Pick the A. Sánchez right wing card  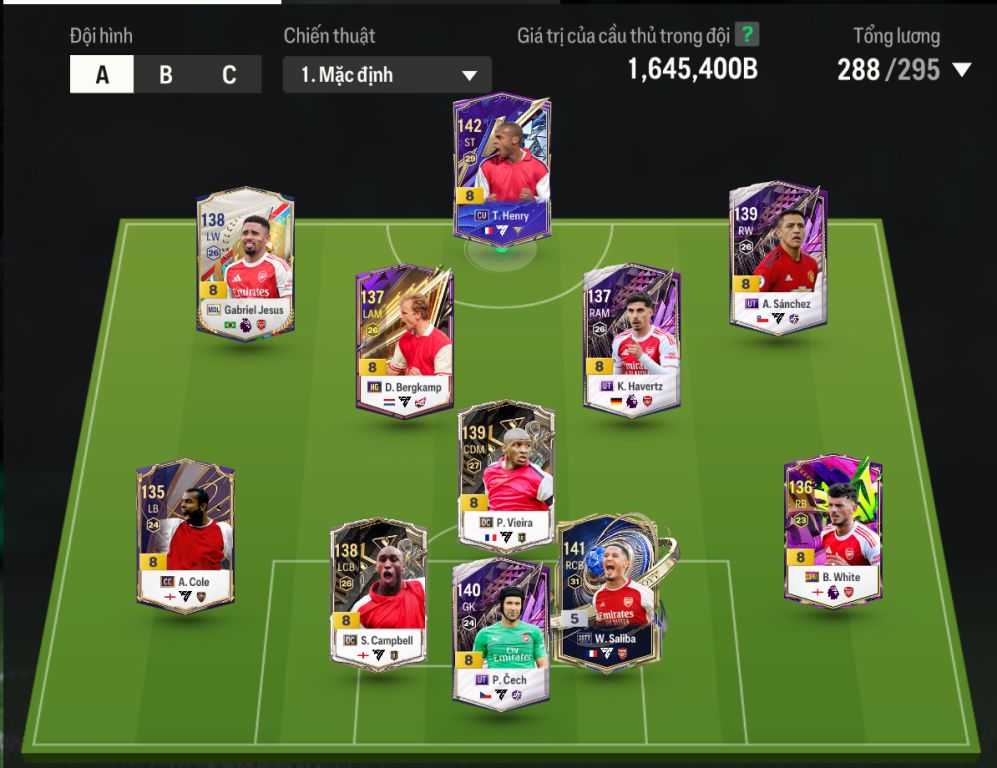pyautogui.click(x=778, y=256)
